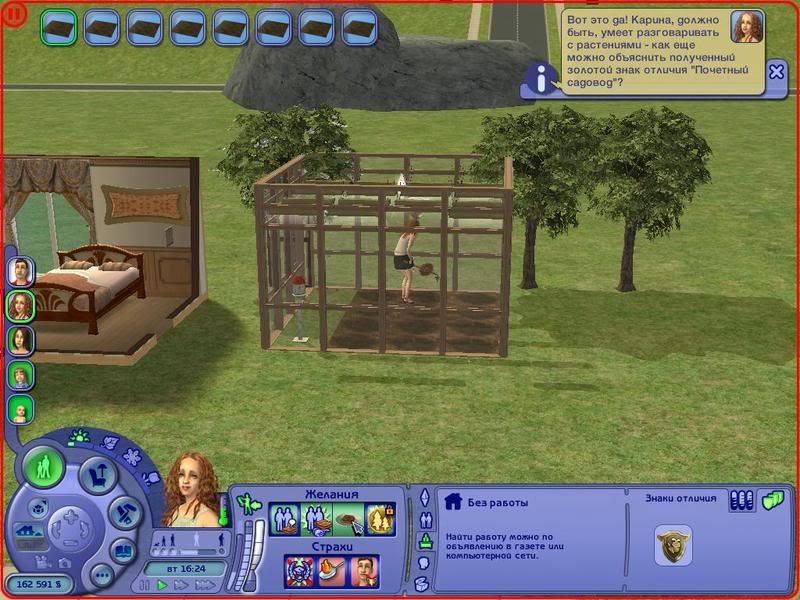Image resolution: width=800 pixels, height=600 pixels.
Task: Select the fire in frying pan fear
Action: click(x=332, y=571)
